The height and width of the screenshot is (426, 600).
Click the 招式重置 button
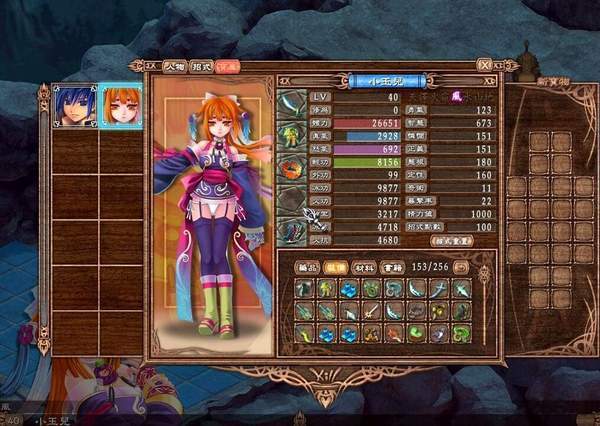(450, 241)
